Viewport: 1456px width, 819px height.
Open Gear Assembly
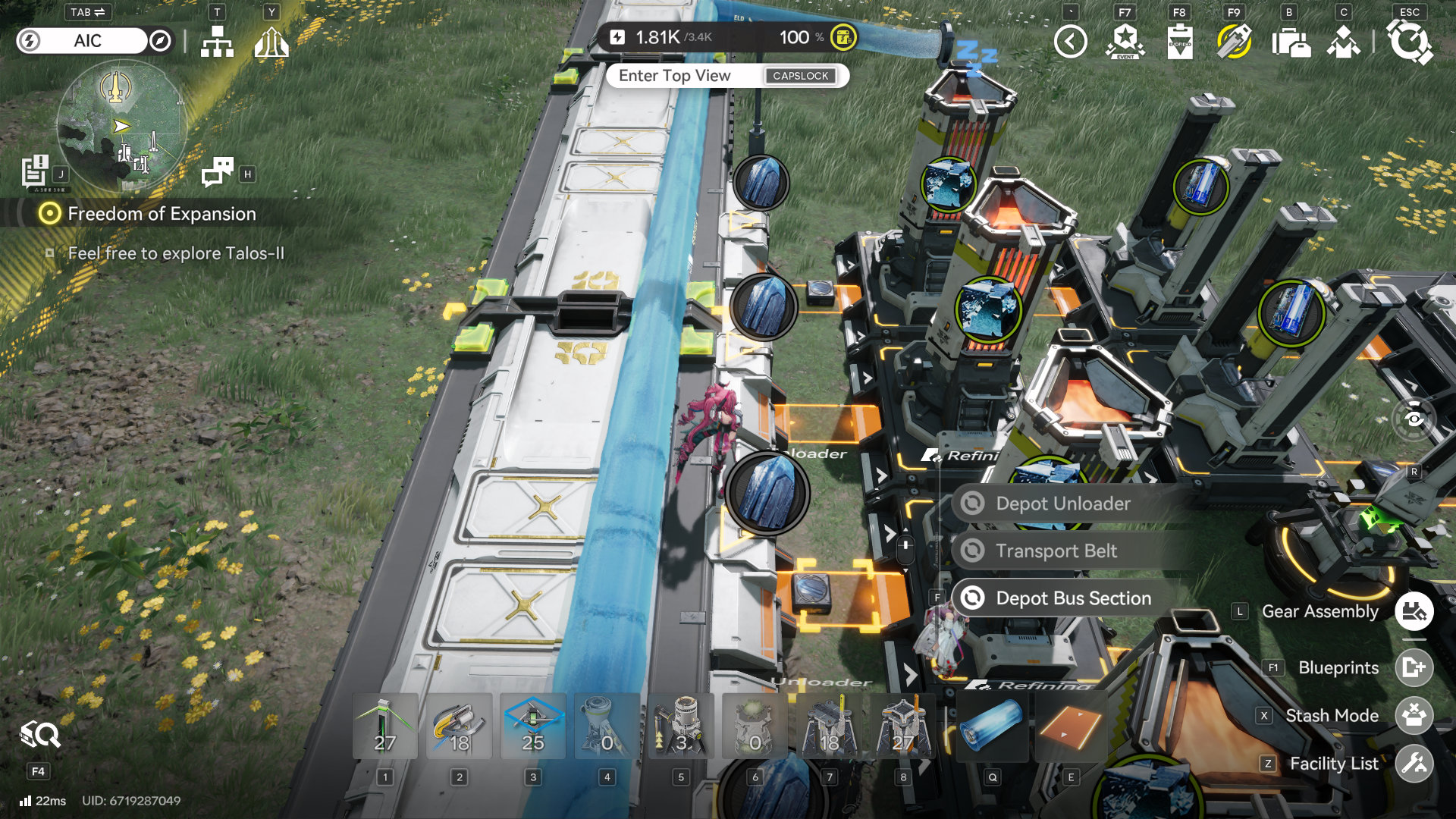coord(1414,612)
